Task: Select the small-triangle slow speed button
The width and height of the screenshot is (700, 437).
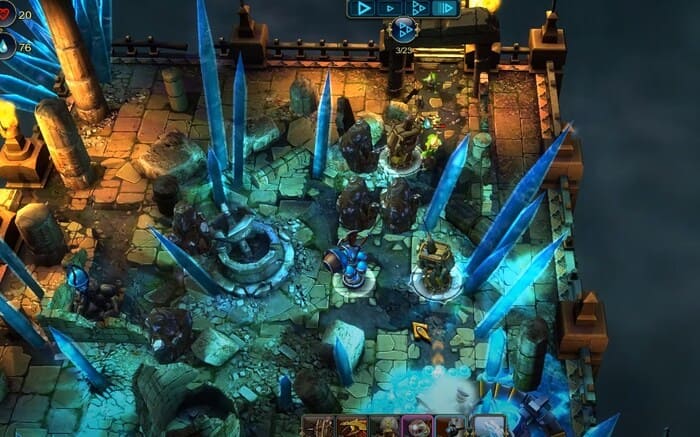Action: click(x=391, y=8)
